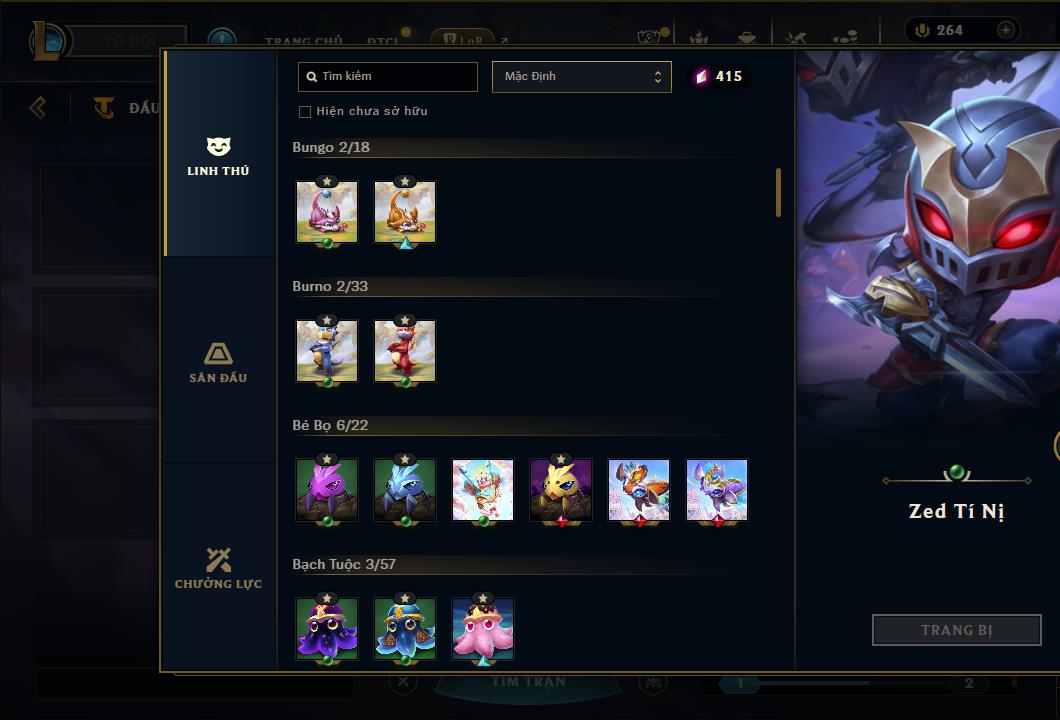Open the Mặc Định sort dropdown
Viewport: 1060px width, 720px height.
[x=581, y=77]
